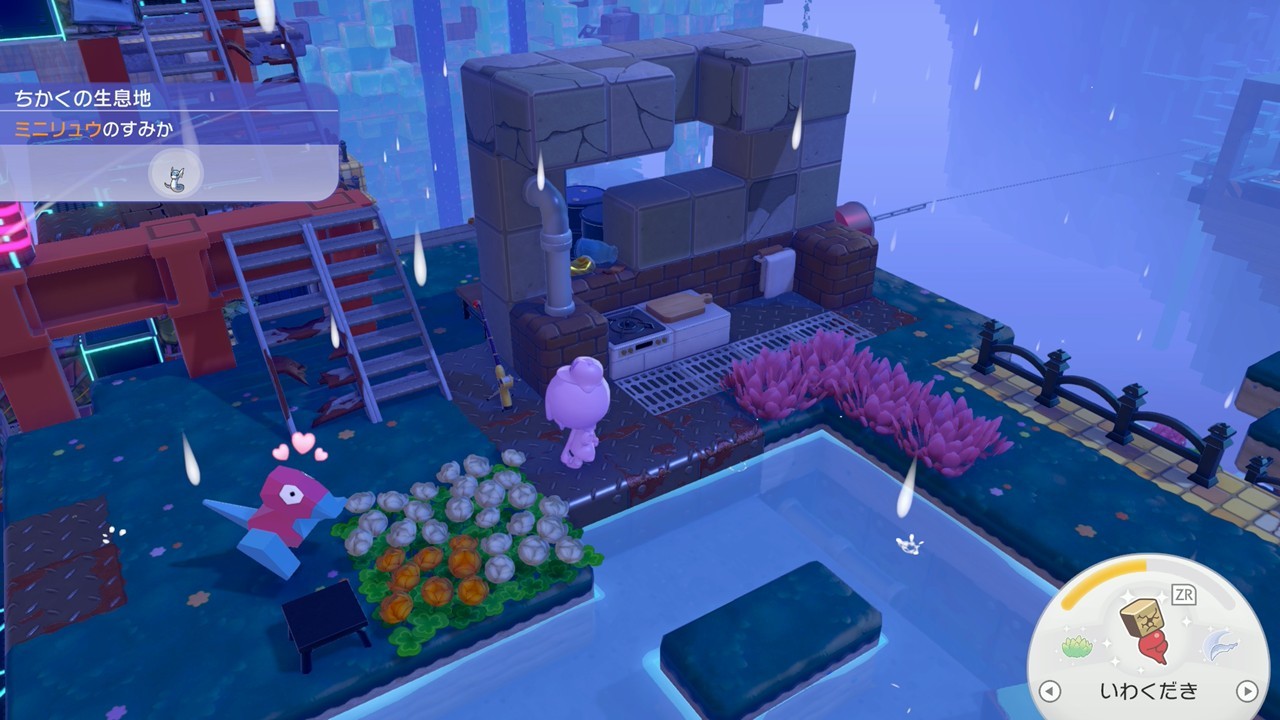Screen dimensions: 1280x720
Task: Select the いわくだき rock smash skill icon
Action: tap(1147, 629)
